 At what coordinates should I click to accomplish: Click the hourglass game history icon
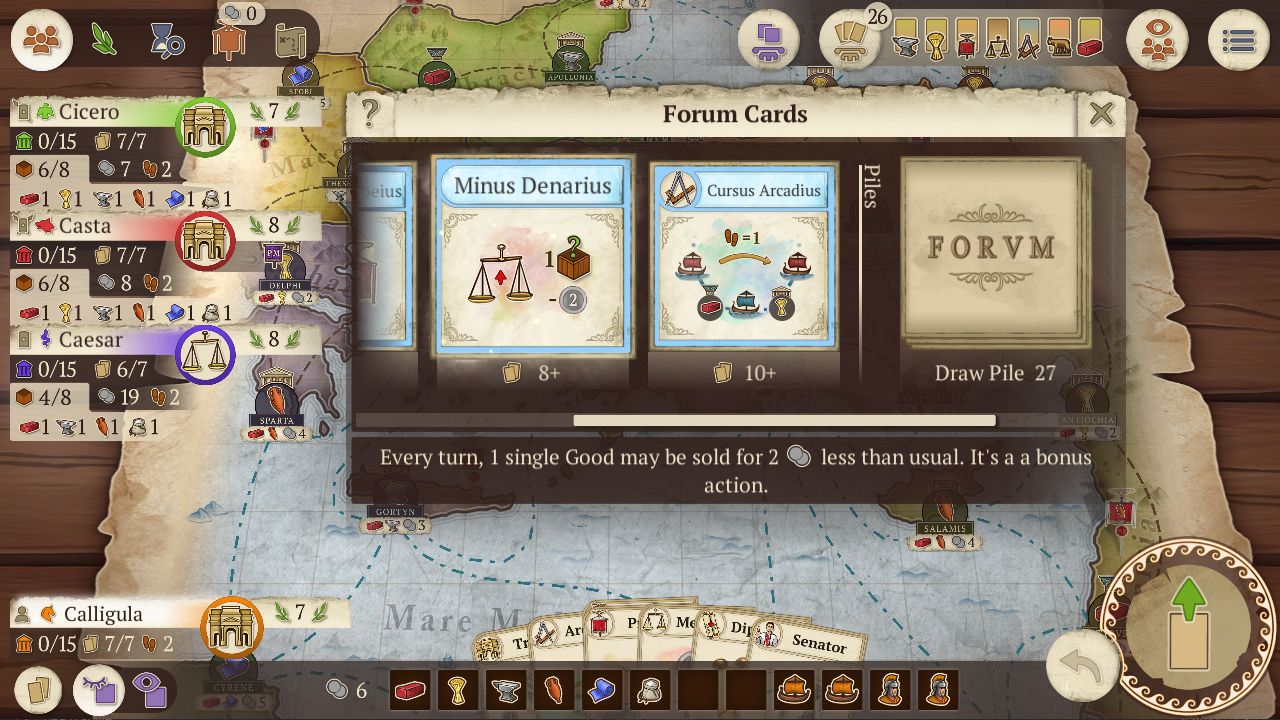164,38
